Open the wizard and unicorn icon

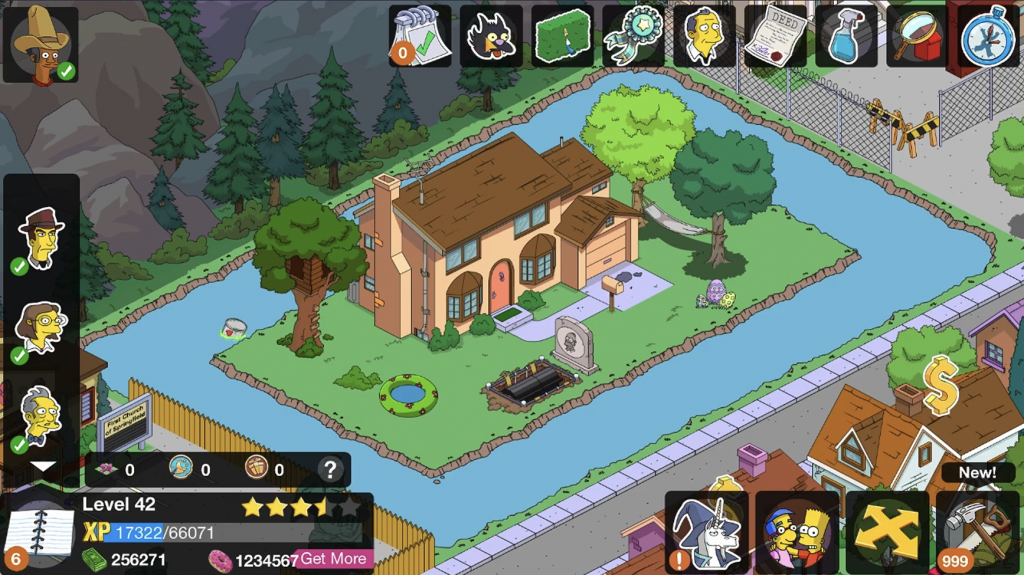point(706,533)
